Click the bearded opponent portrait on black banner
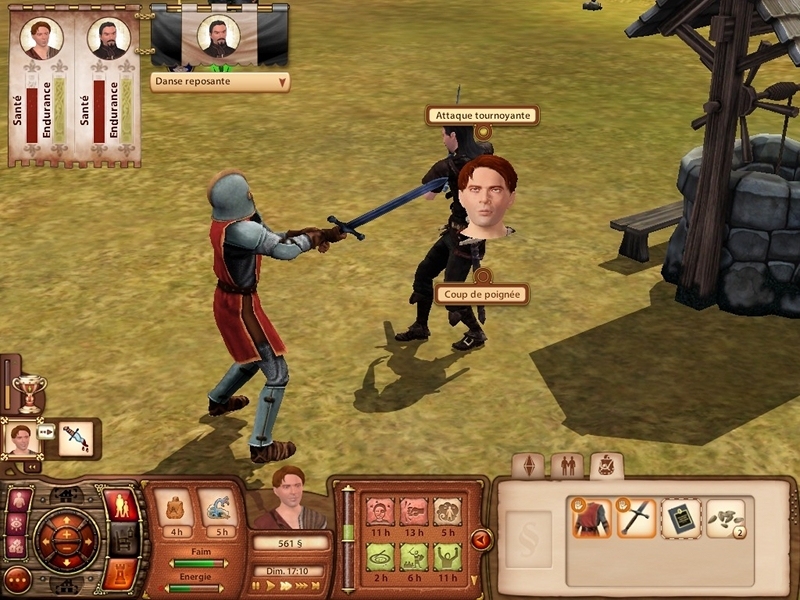The image size is (800, 600). point(218,36)
